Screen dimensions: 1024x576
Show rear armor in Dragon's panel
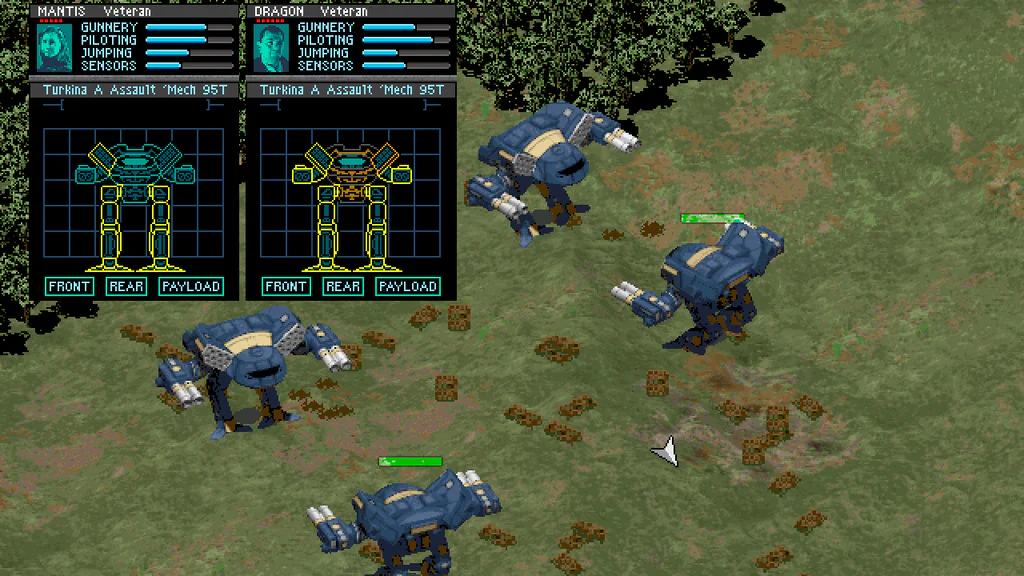tap(343, 287)
